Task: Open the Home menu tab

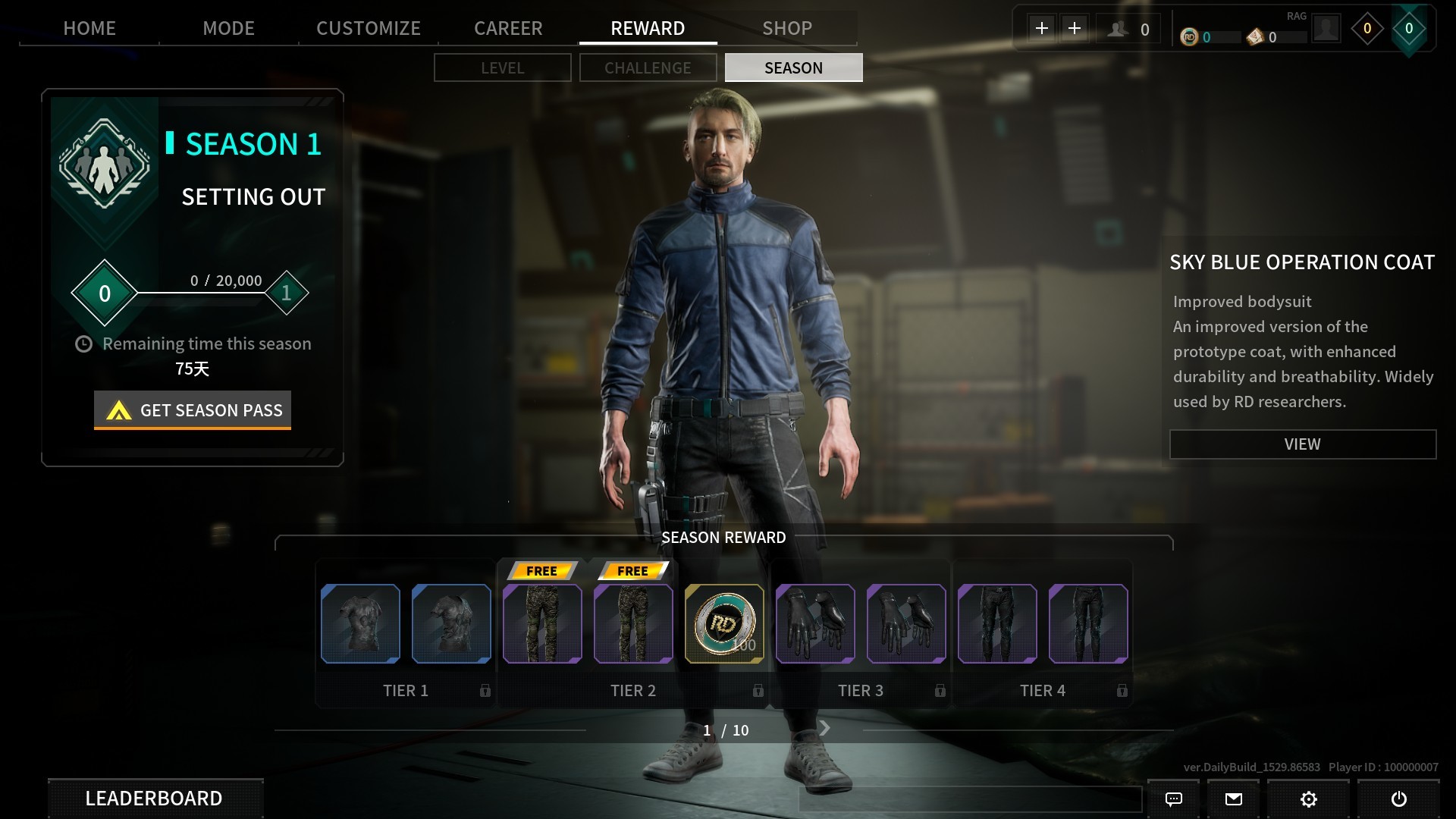Action: [89, 28]
